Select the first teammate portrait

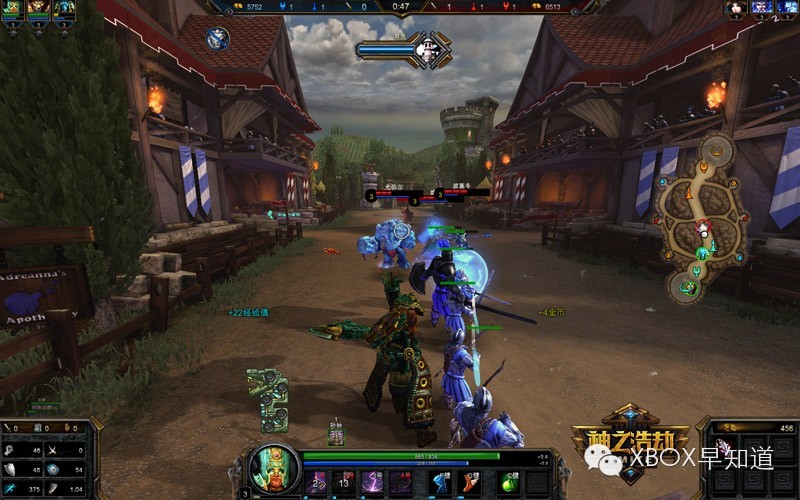click(x=13, y=8)
